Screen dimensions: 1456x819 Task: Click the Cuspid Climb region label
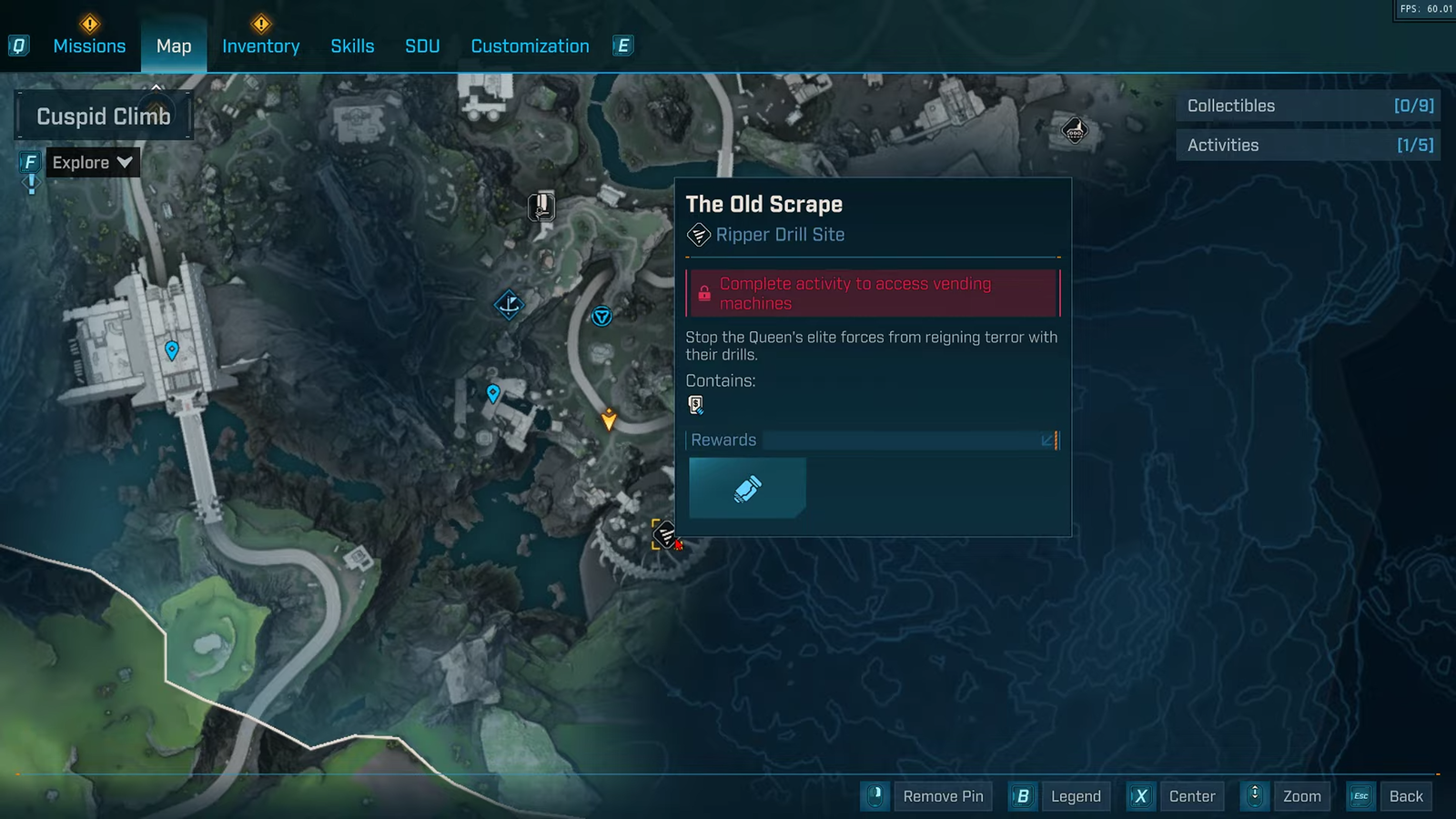[x=104, y=116]
